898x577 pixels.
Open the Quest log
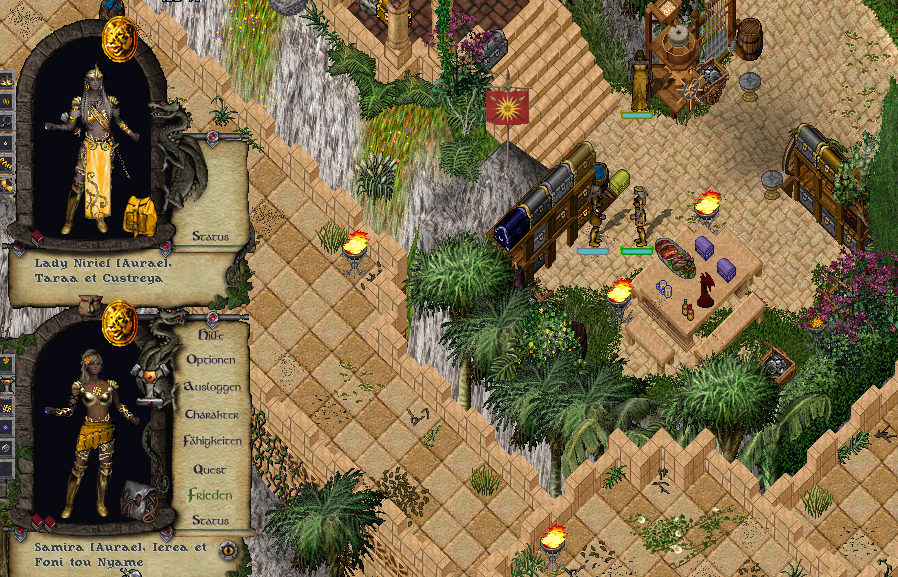210,468
